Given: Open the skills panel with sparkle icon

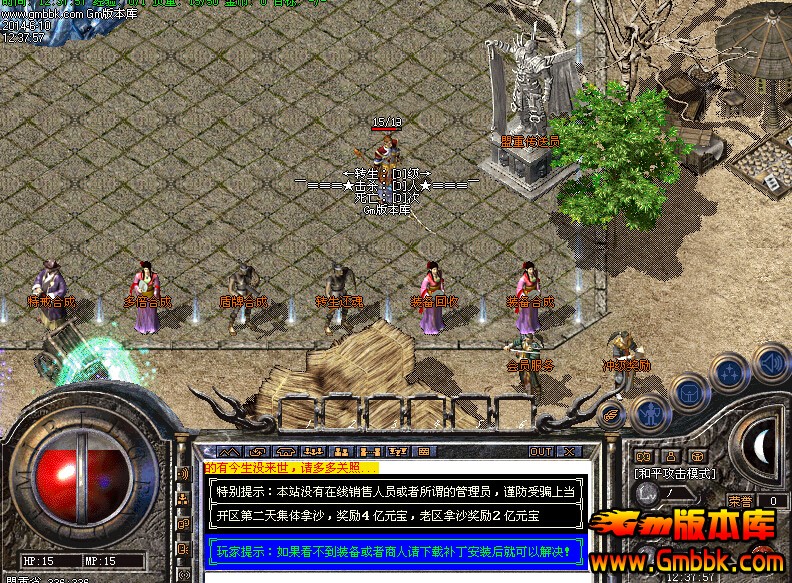Looking at the screenshot, I should (729, 372).
